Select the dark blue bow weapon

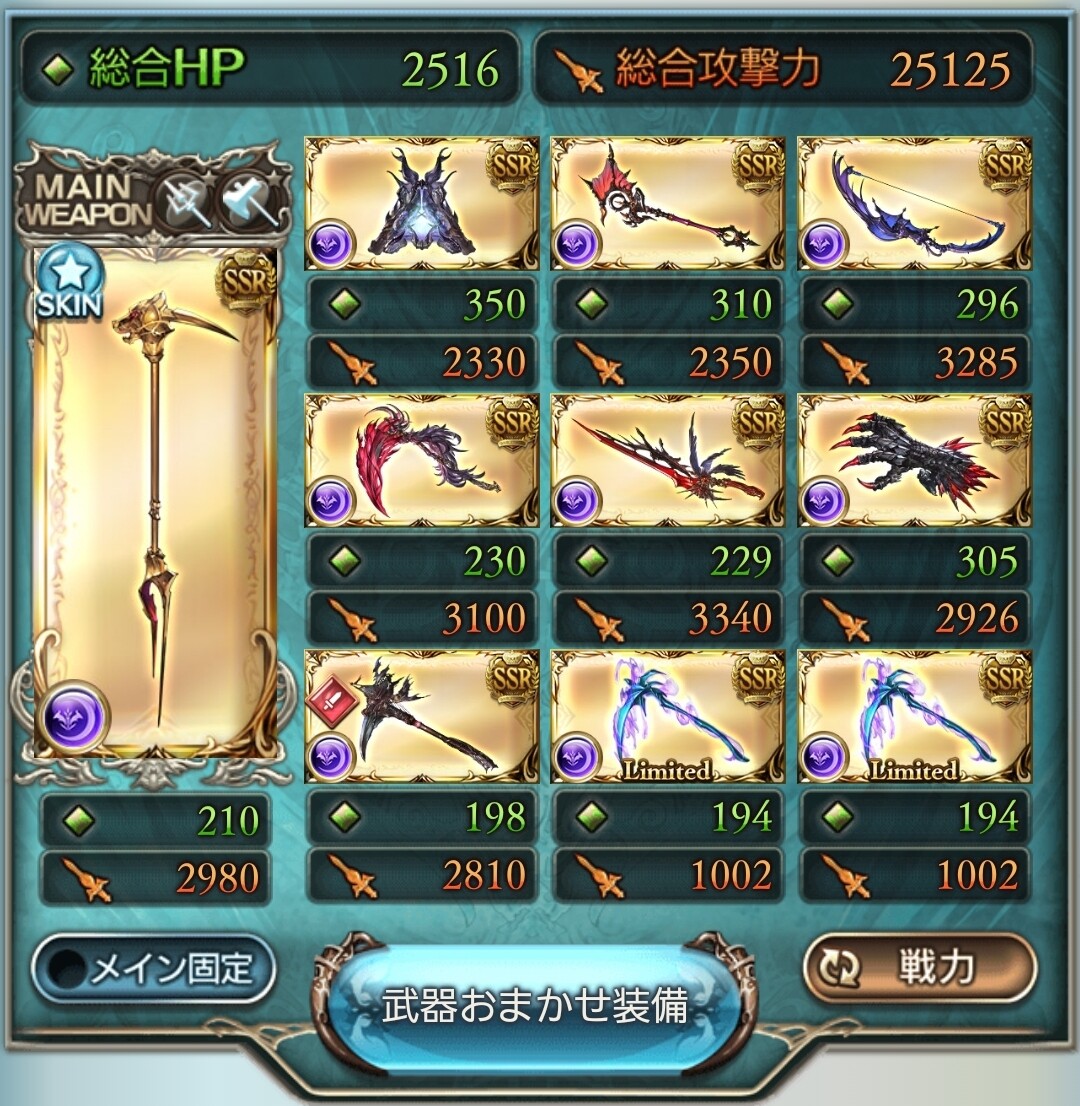[914, 204]
